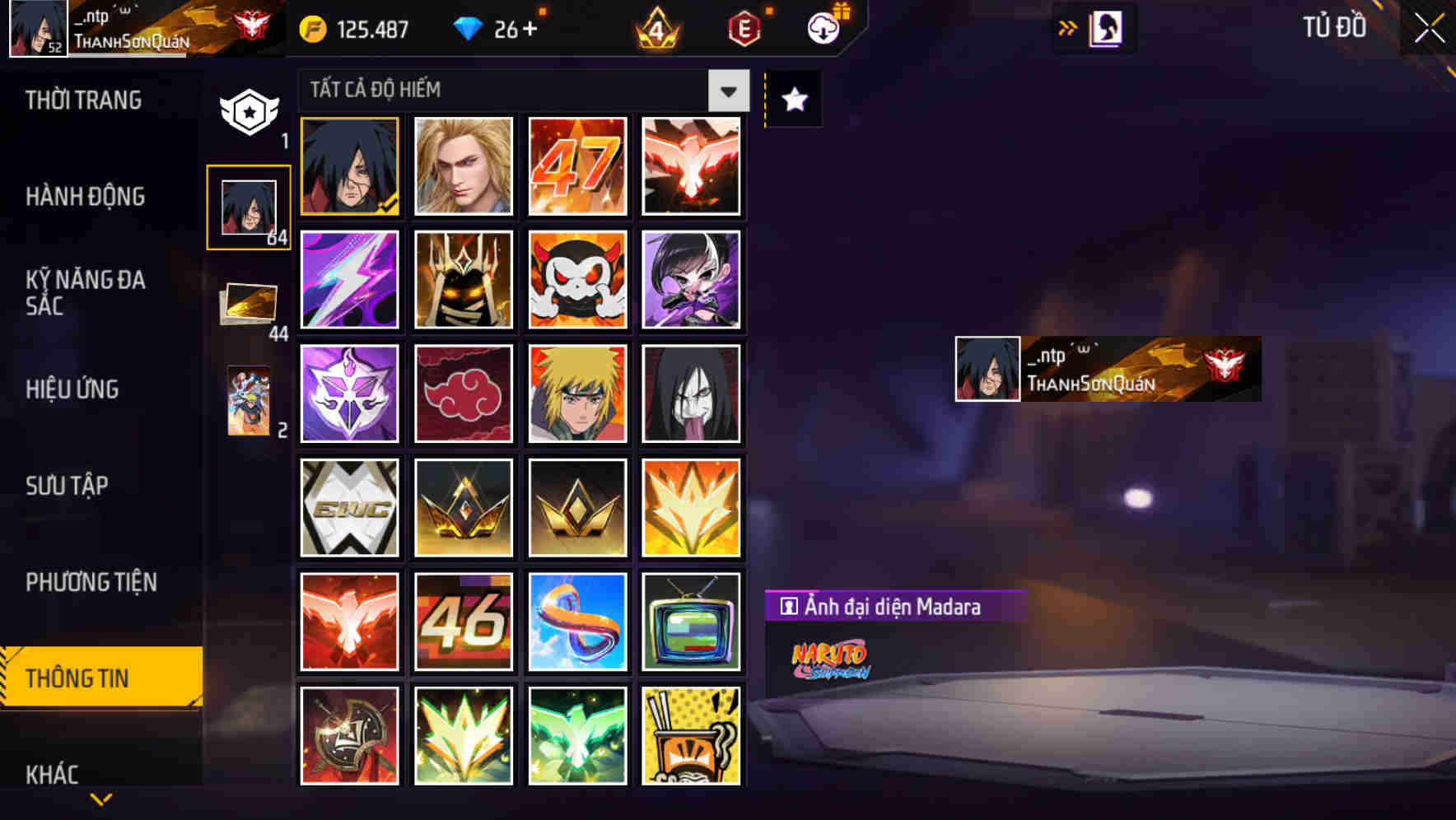Expand the KHÁC section chevron

(x=100, y=797)
